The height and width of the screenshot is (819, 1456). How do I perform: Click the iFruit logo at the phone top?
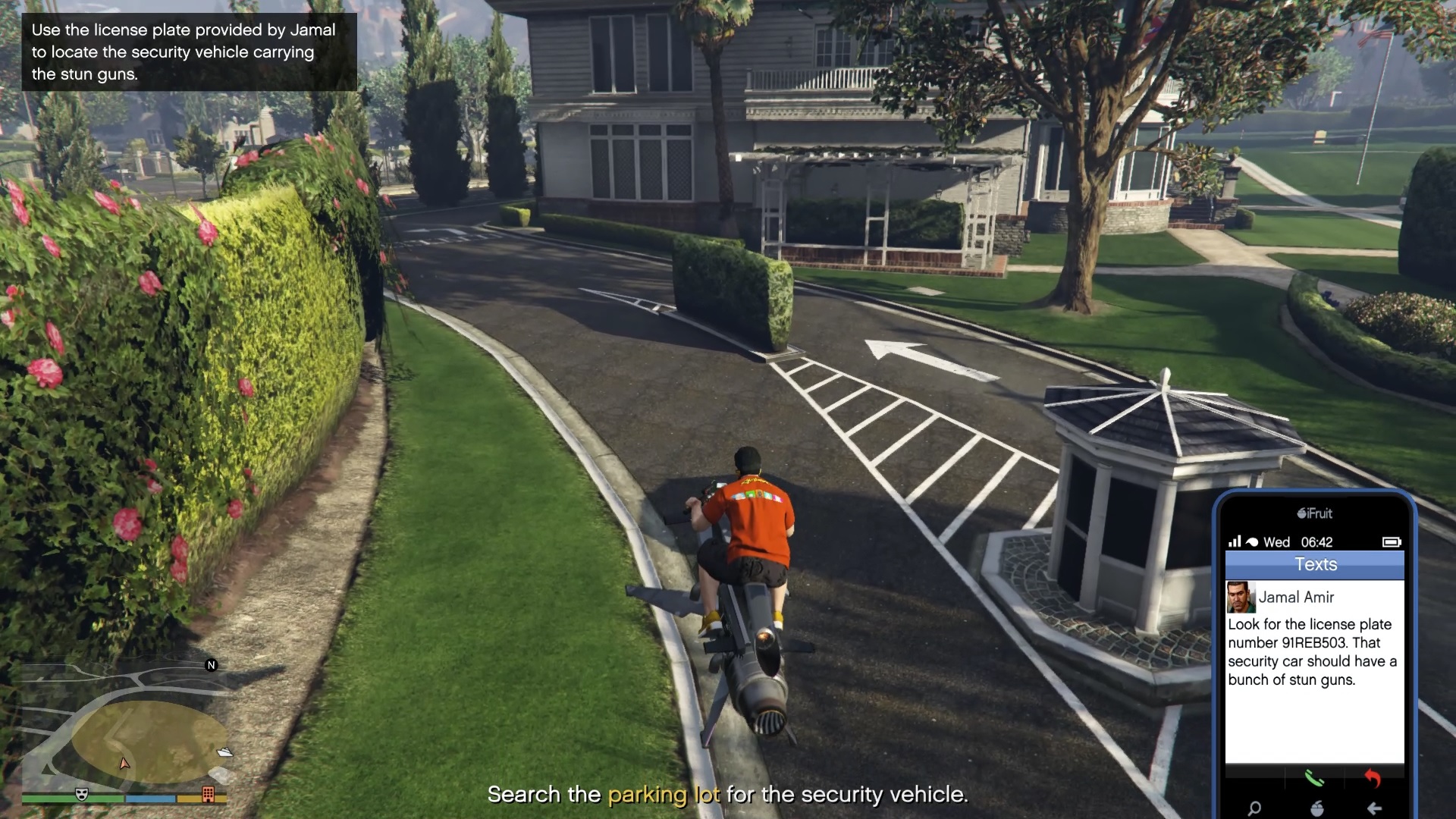pyautogui.click(x=1315, y=513)
